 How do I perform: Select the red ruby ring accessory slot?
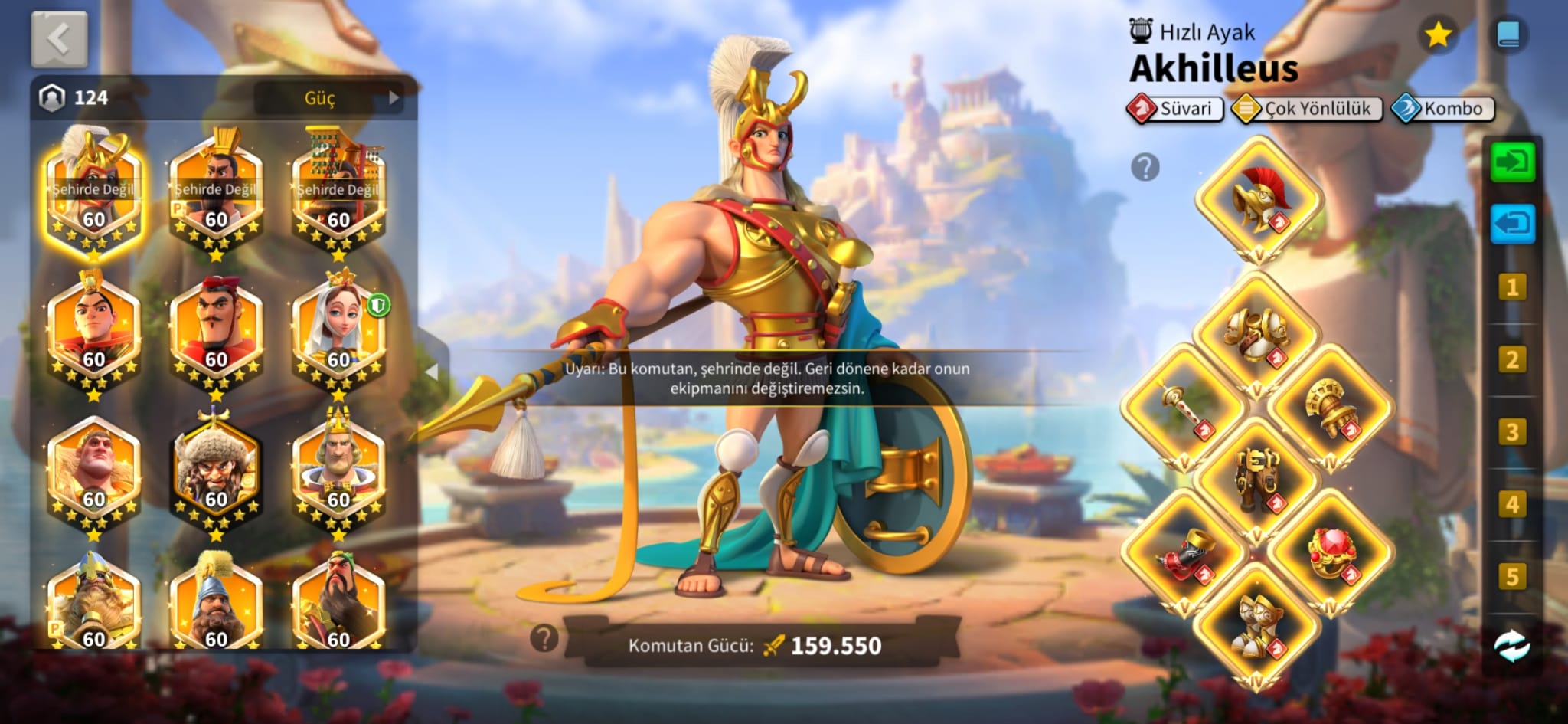click(x=1331, y=552)
